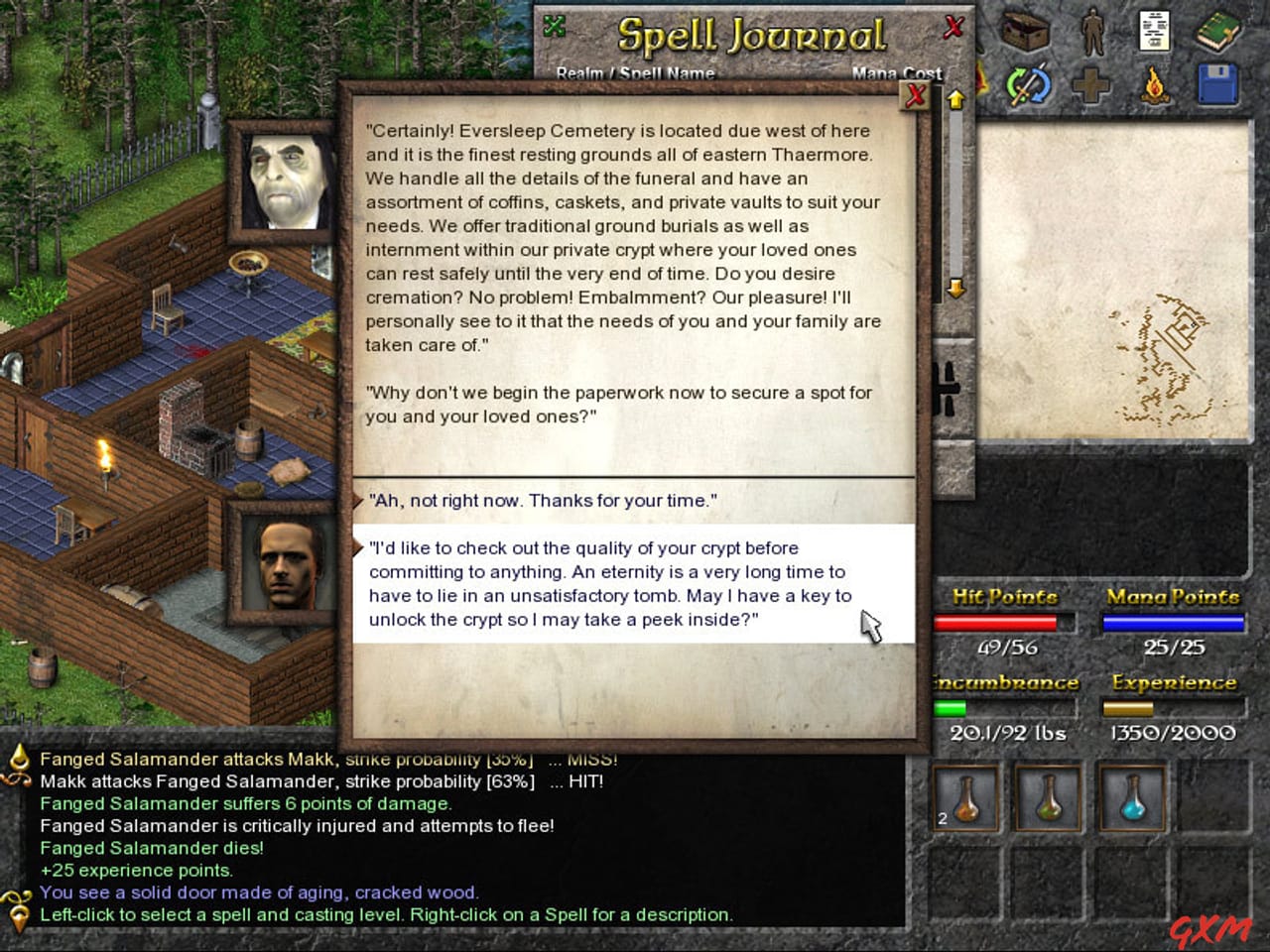Click the healing cross icon
1270x952 pixels.
point(1093,84)
